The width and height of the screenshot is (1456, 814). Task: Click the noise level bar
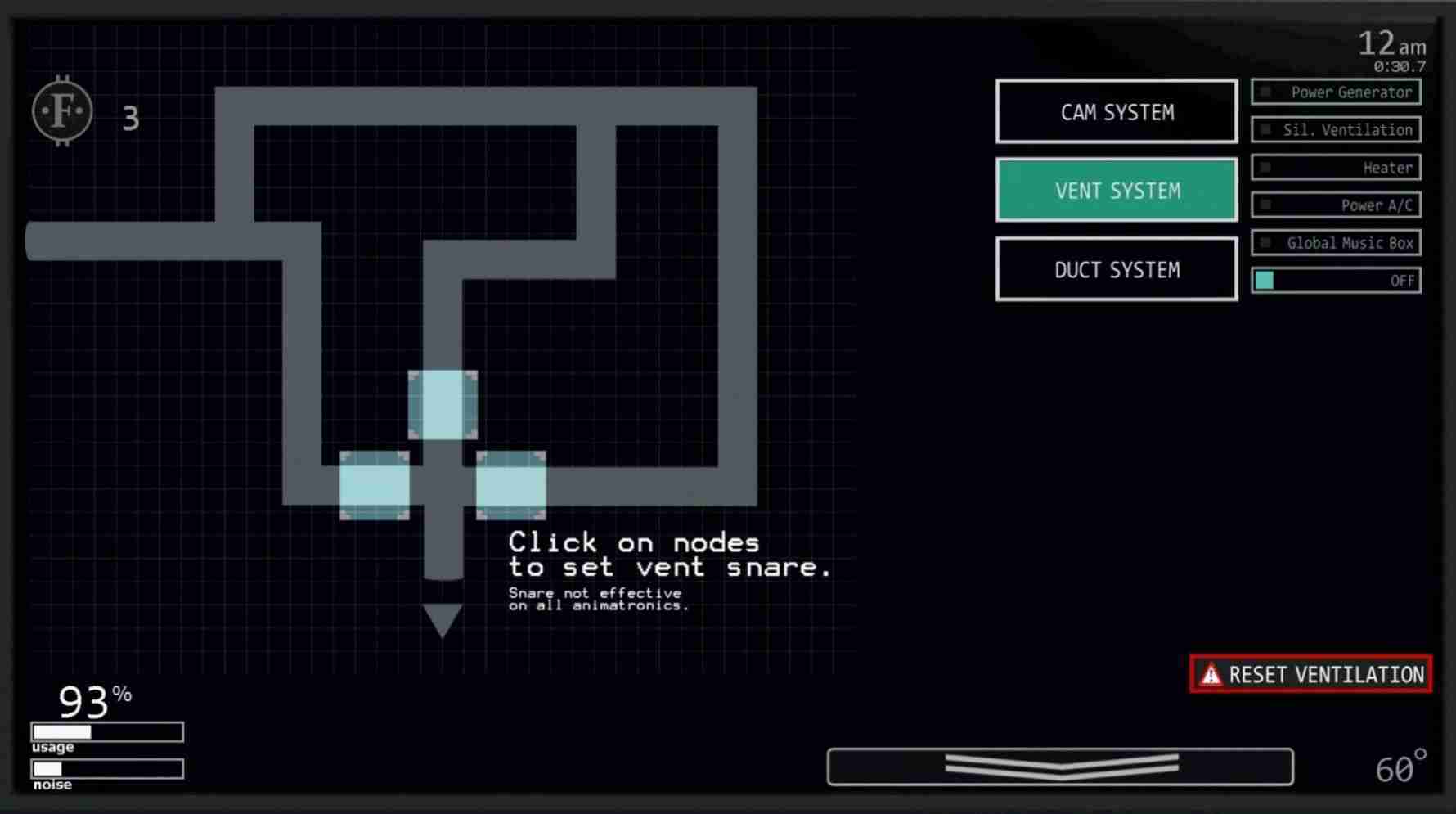click(x=106, y=769)
